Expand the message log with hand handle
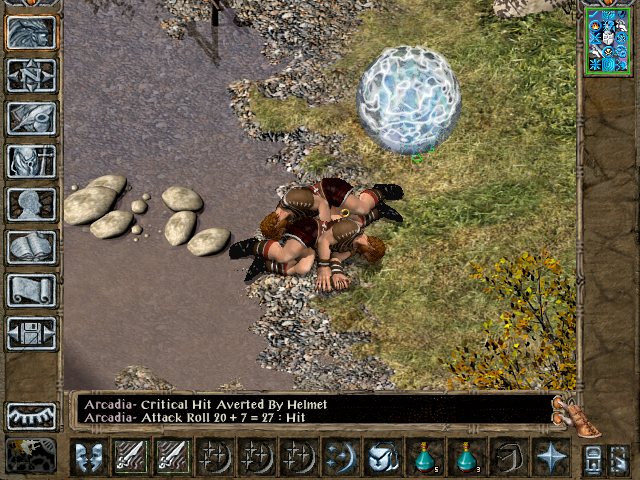The width and height of the screenshot is (640, 480). (578, 415)
